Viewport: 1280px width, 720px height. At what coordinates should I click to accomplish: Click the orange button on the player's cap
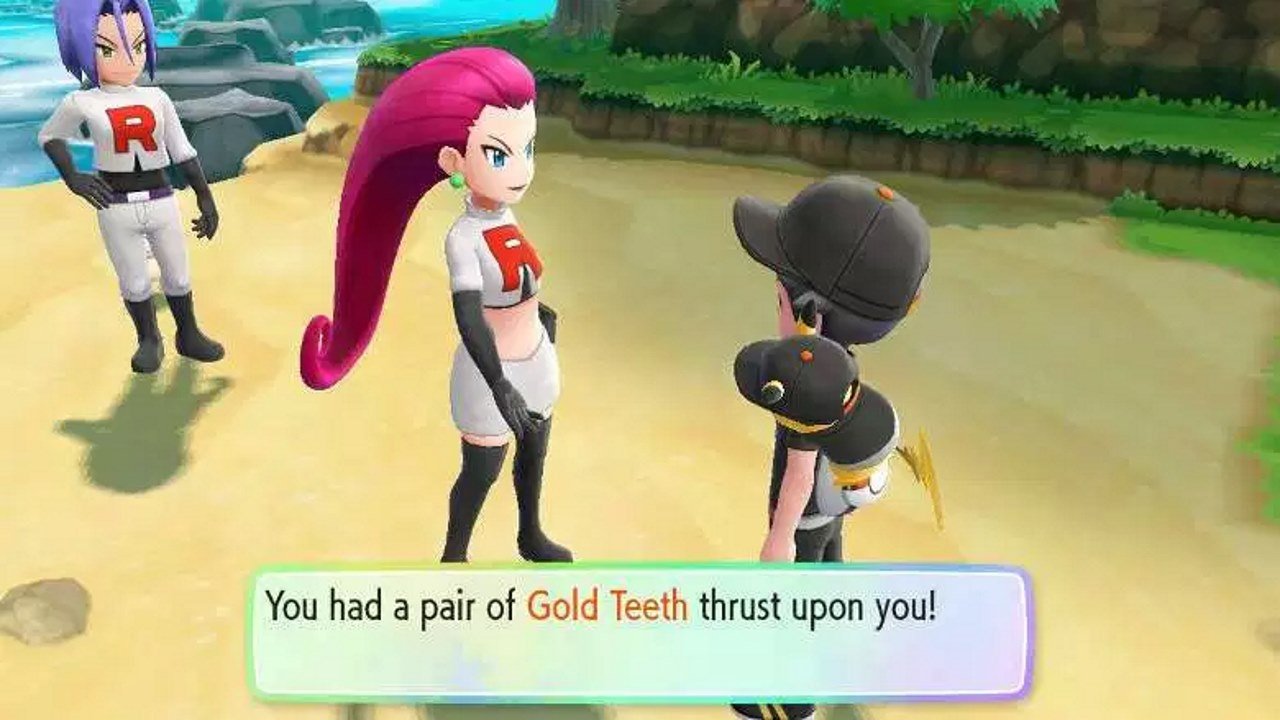click(885, 191)
